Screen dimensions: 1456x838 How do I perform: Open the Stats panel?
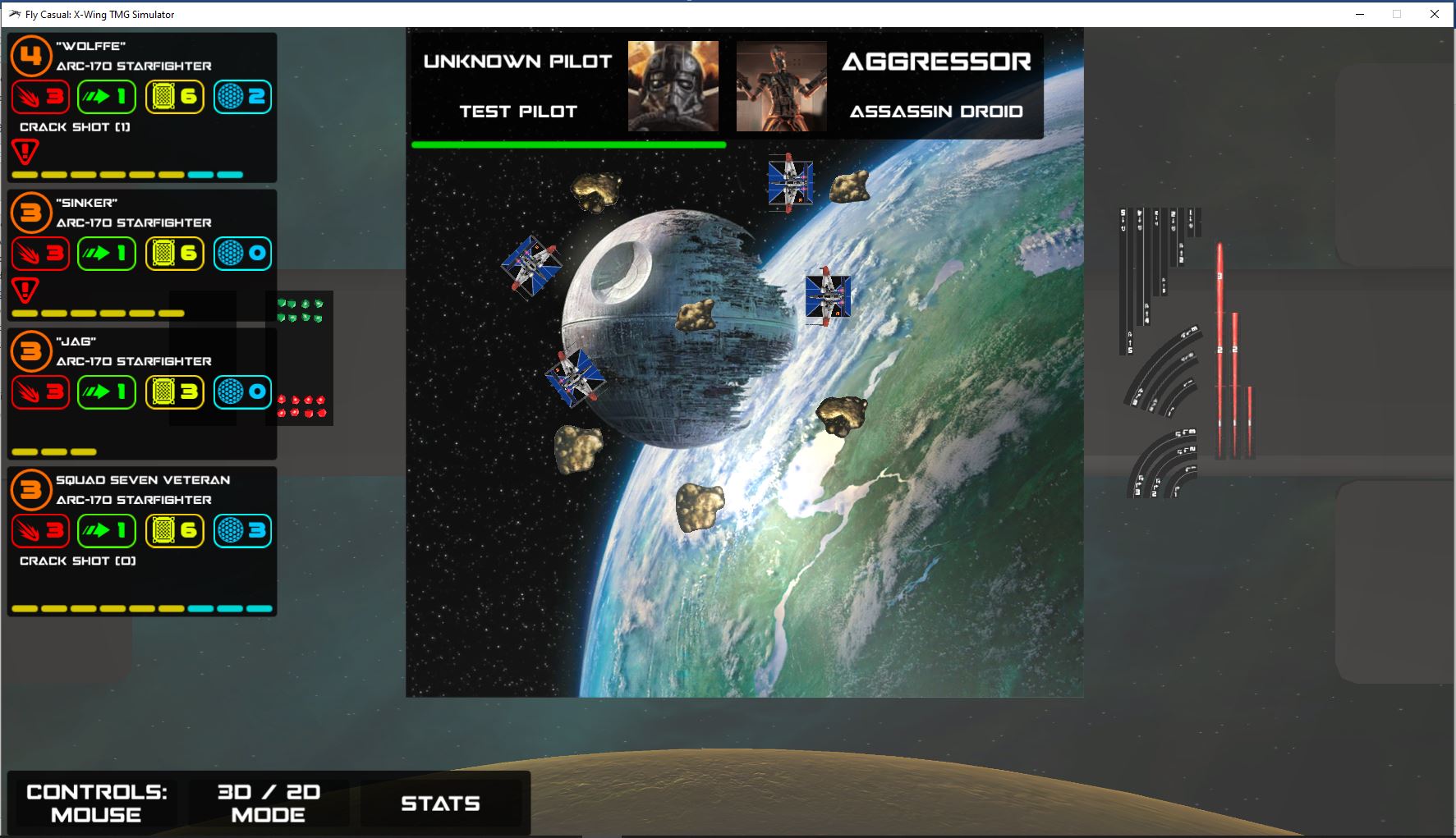pos(440,803)
